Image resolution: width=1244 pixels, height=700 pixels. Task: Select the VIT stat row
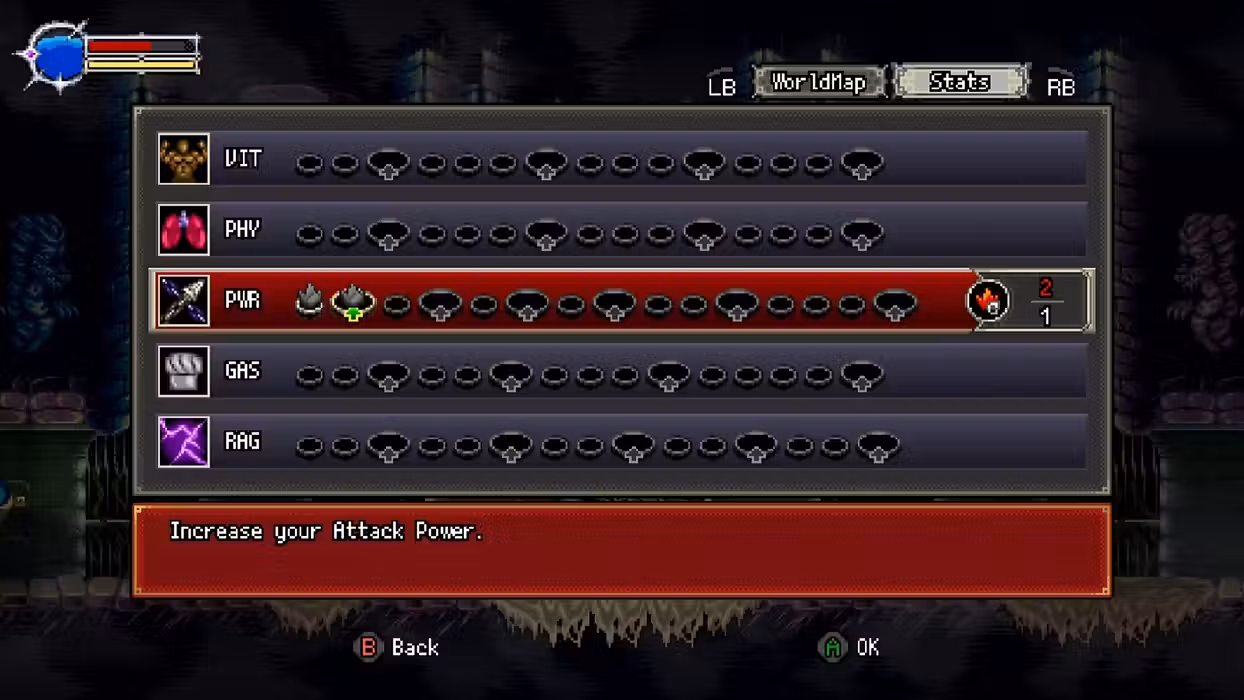pyautogui.click(x=620, y=159)
